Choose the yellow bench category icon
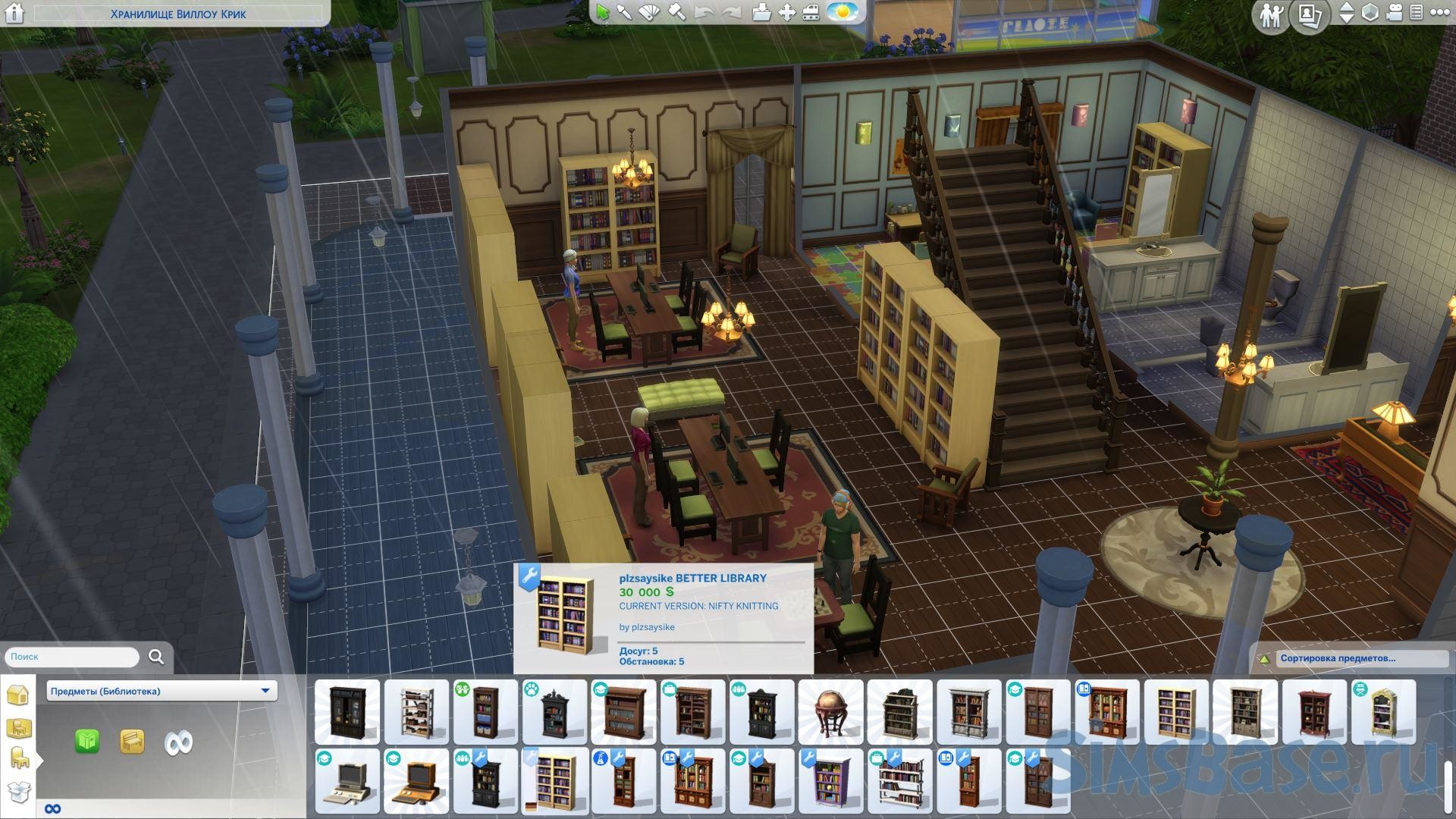Screen dimensions: 1456x819 [132, 741]
